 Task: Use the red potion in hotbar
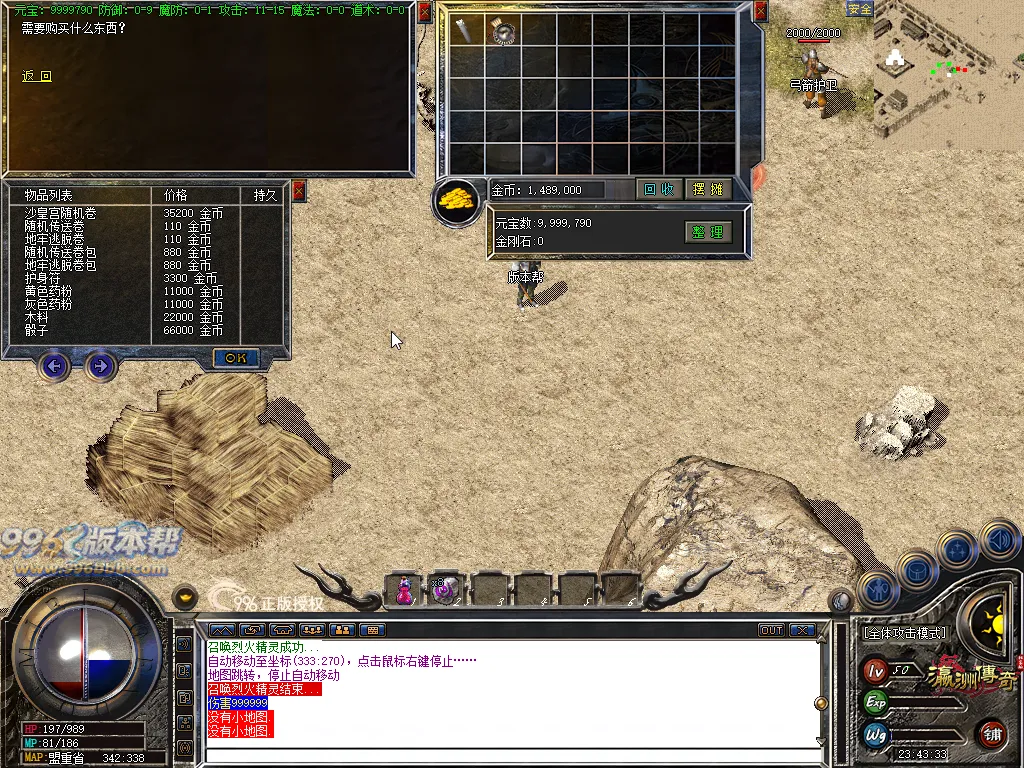pos(404,590)
